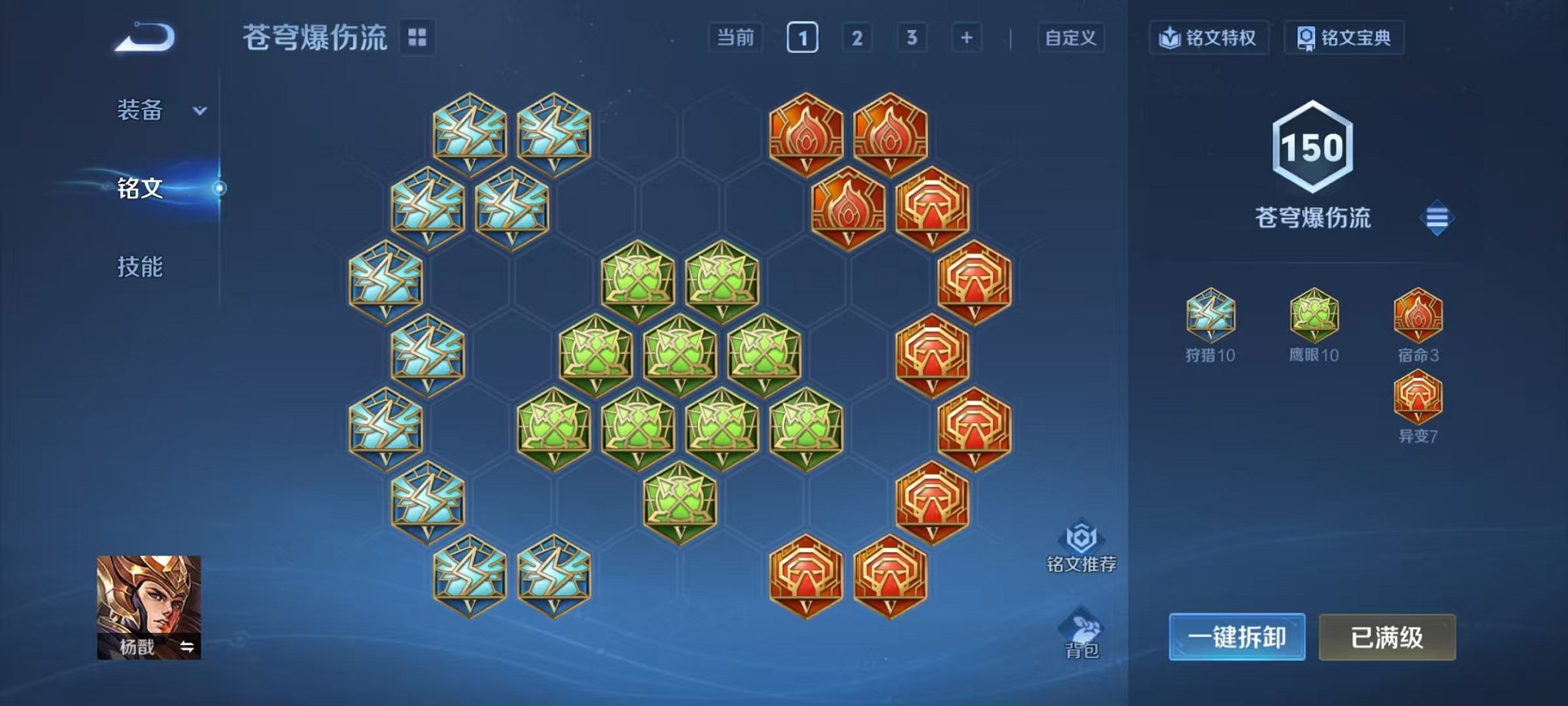Viewport: 1568px width, 706px height.
Task: Select rune page 3
Action: pyautogui.click(x=913, y=35)
